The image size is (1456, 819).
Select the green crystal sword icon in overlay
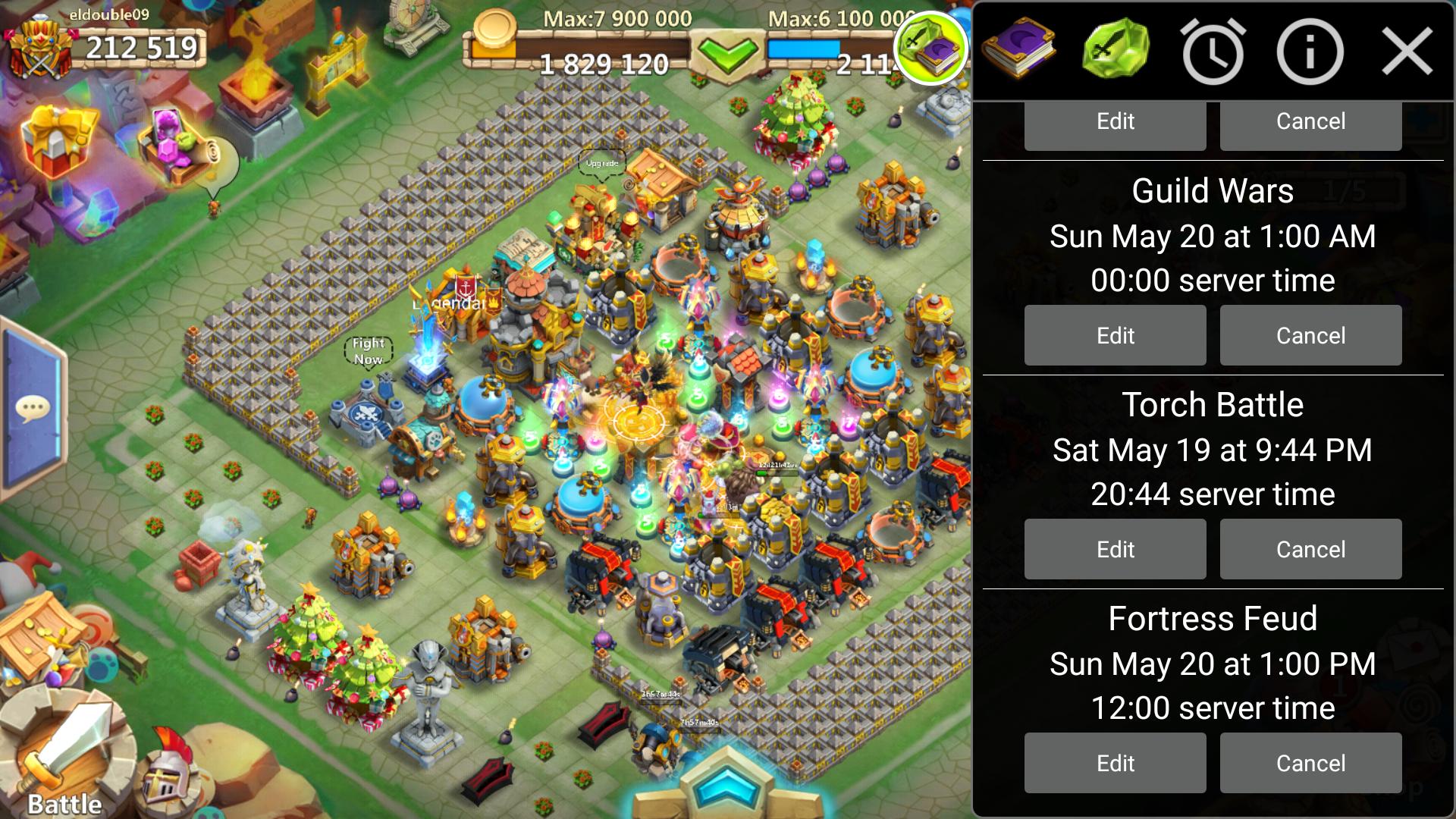1116,49
